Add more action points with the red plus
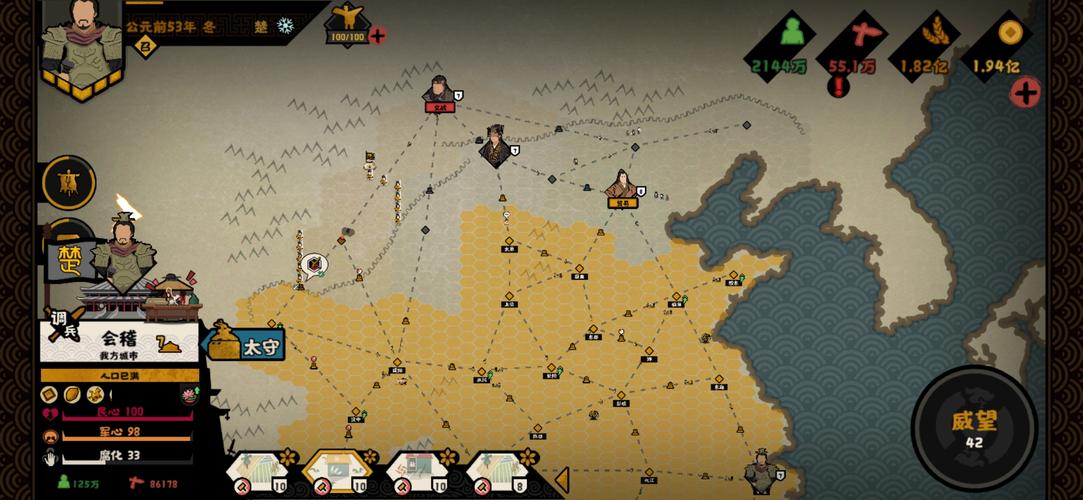1083x500 pixels. coord(377,37)
